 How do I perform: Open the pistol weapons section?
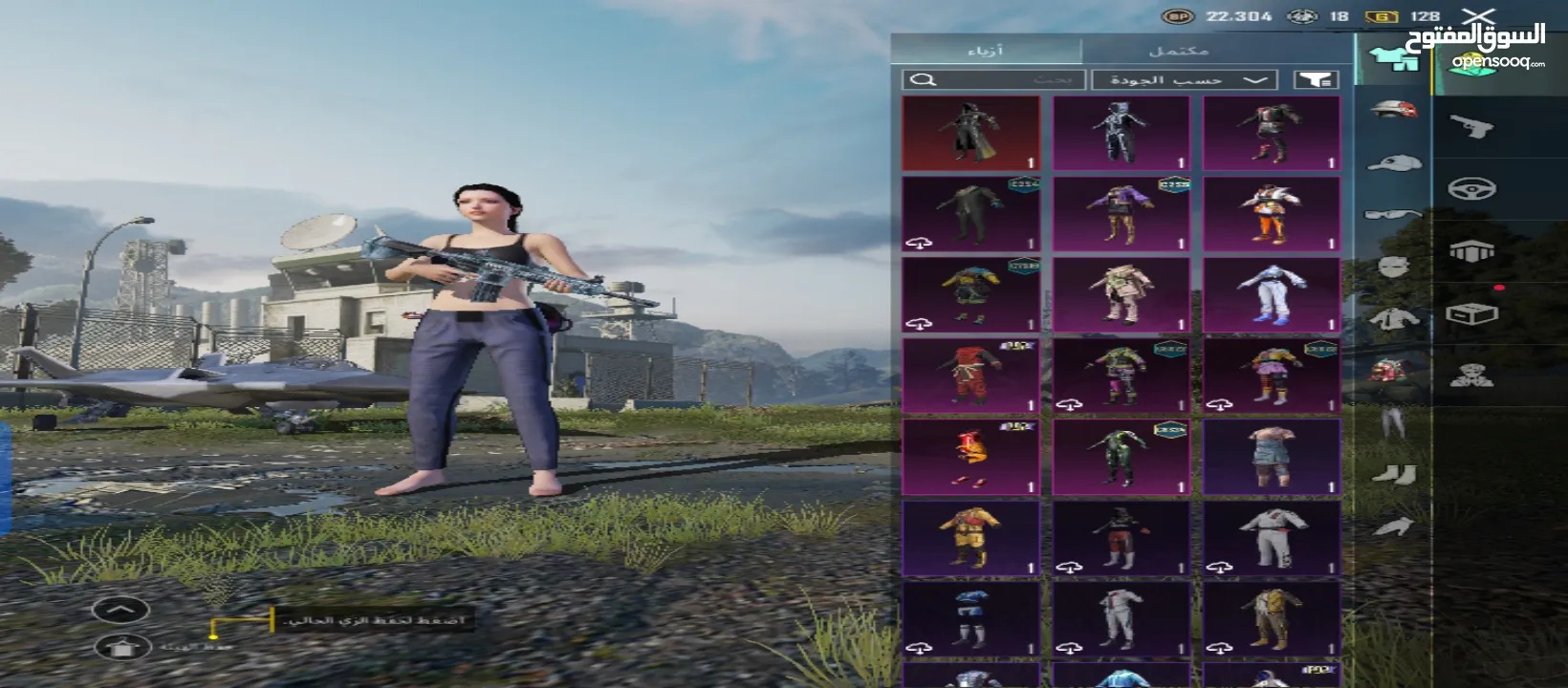pos(1471,125)
